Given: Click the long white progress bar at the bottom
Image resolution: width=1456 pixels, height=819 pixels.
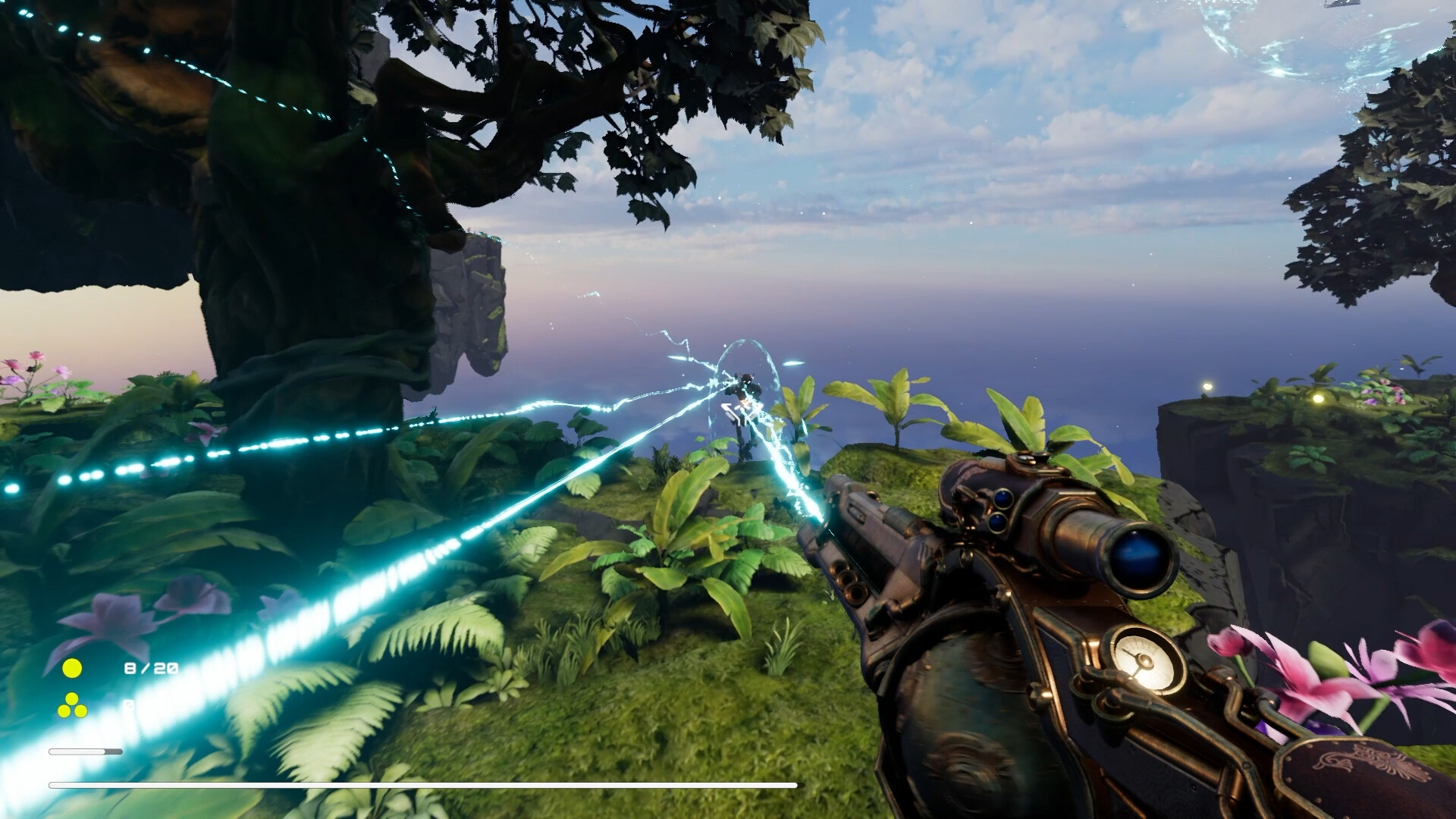Looking at the screenshot, I should (425, 784).
